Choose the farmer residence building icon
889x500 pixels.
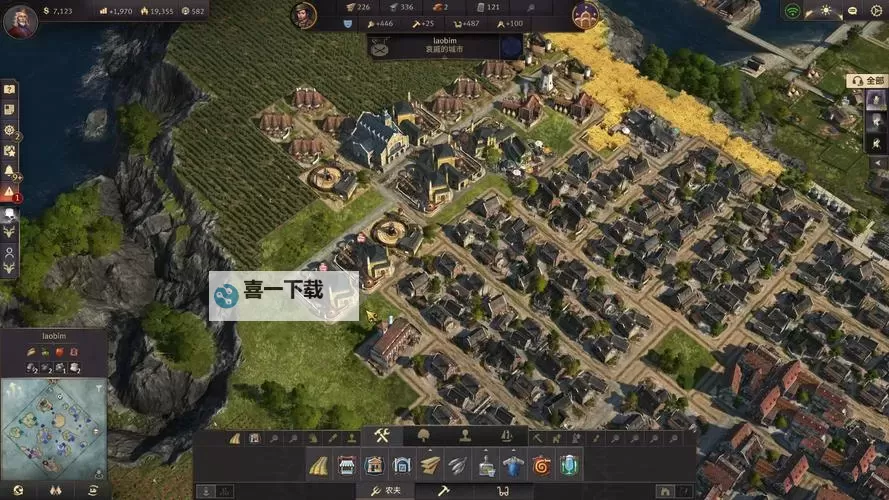pyautogui.click(x=374, y=465)
